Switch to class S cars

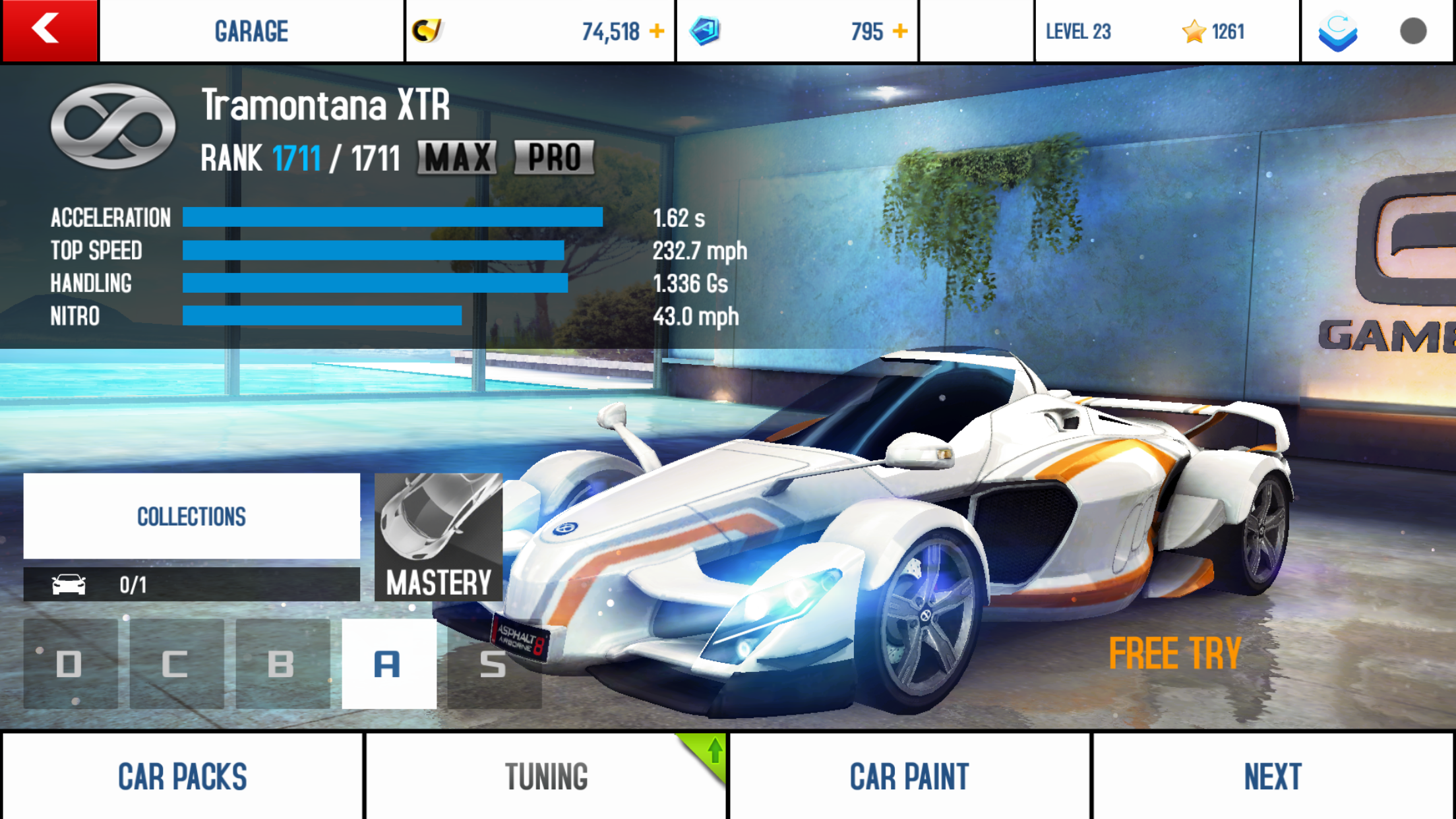494,664
